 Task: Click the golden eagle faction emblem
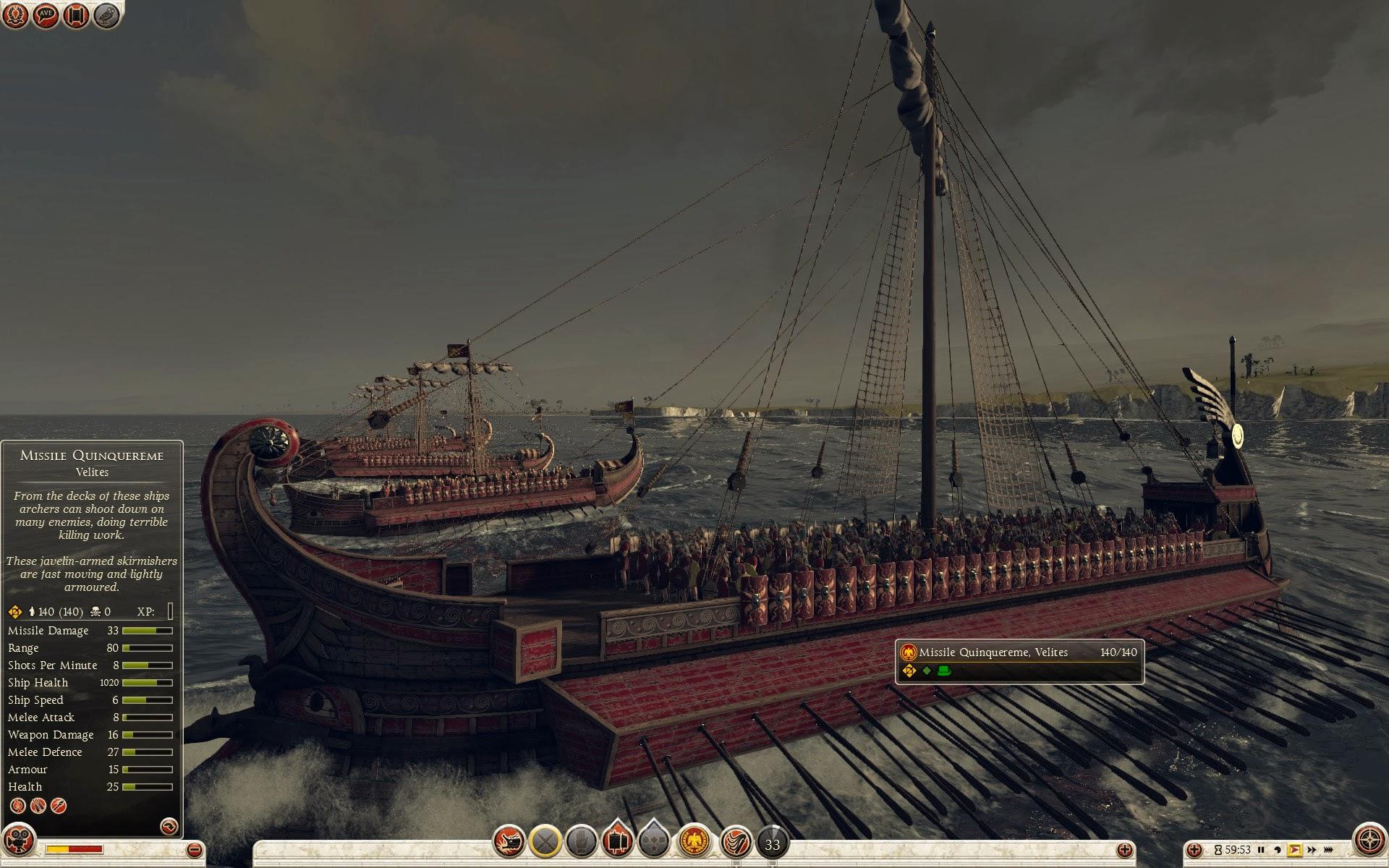[x=694, y=842]
